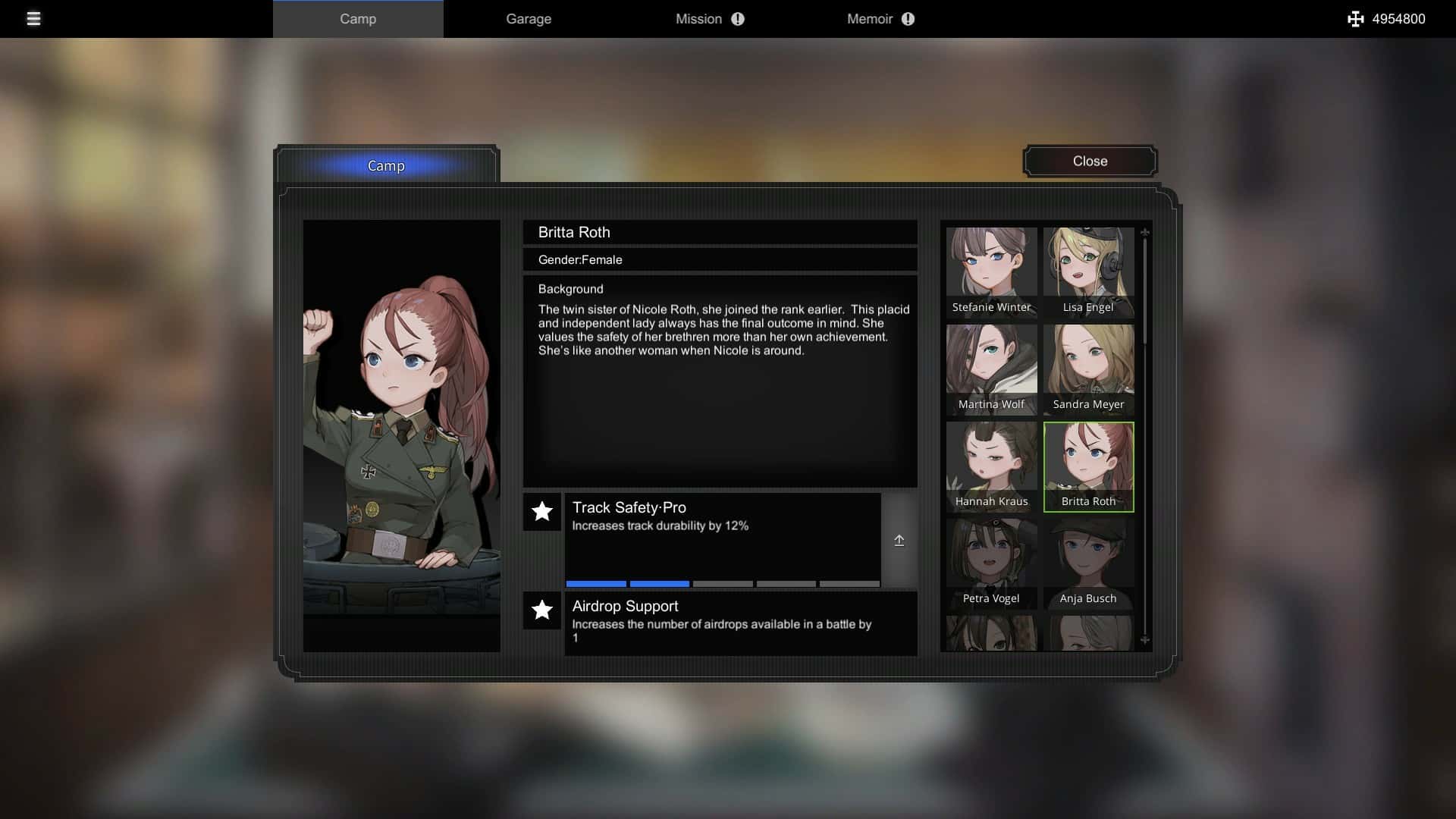Click the Airdrop Support star icon
This screenshot has height=819, width=1456.
click(x=542, y=610)
